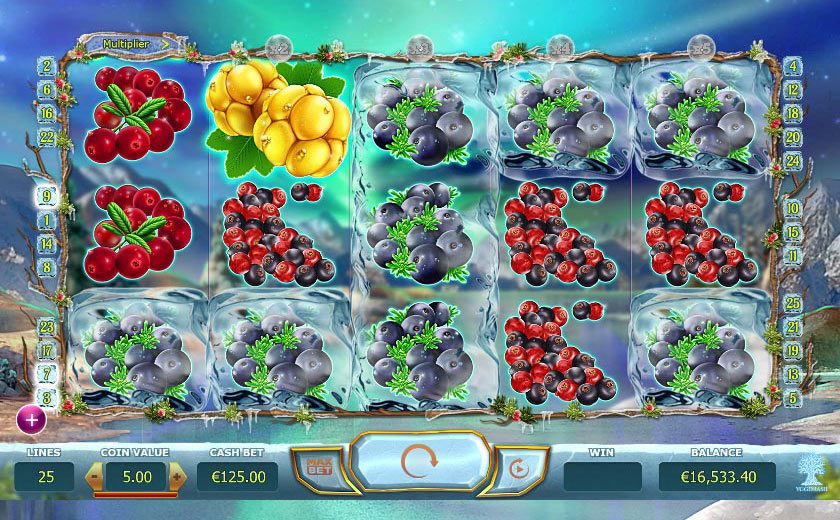
Task: Decrease the coin value
Action: point(97,477)
